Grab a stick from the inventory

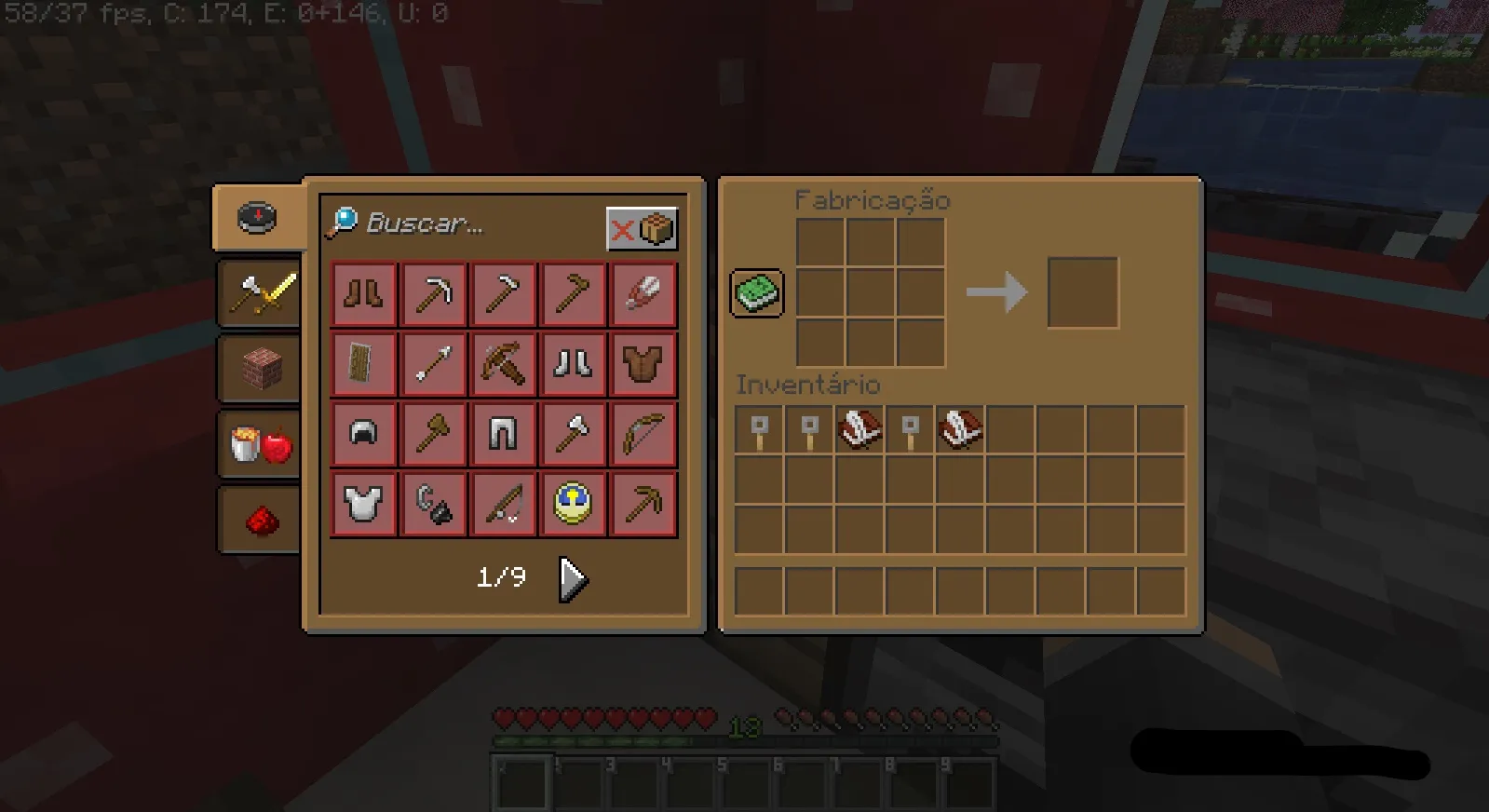click(x=757, y=430)
